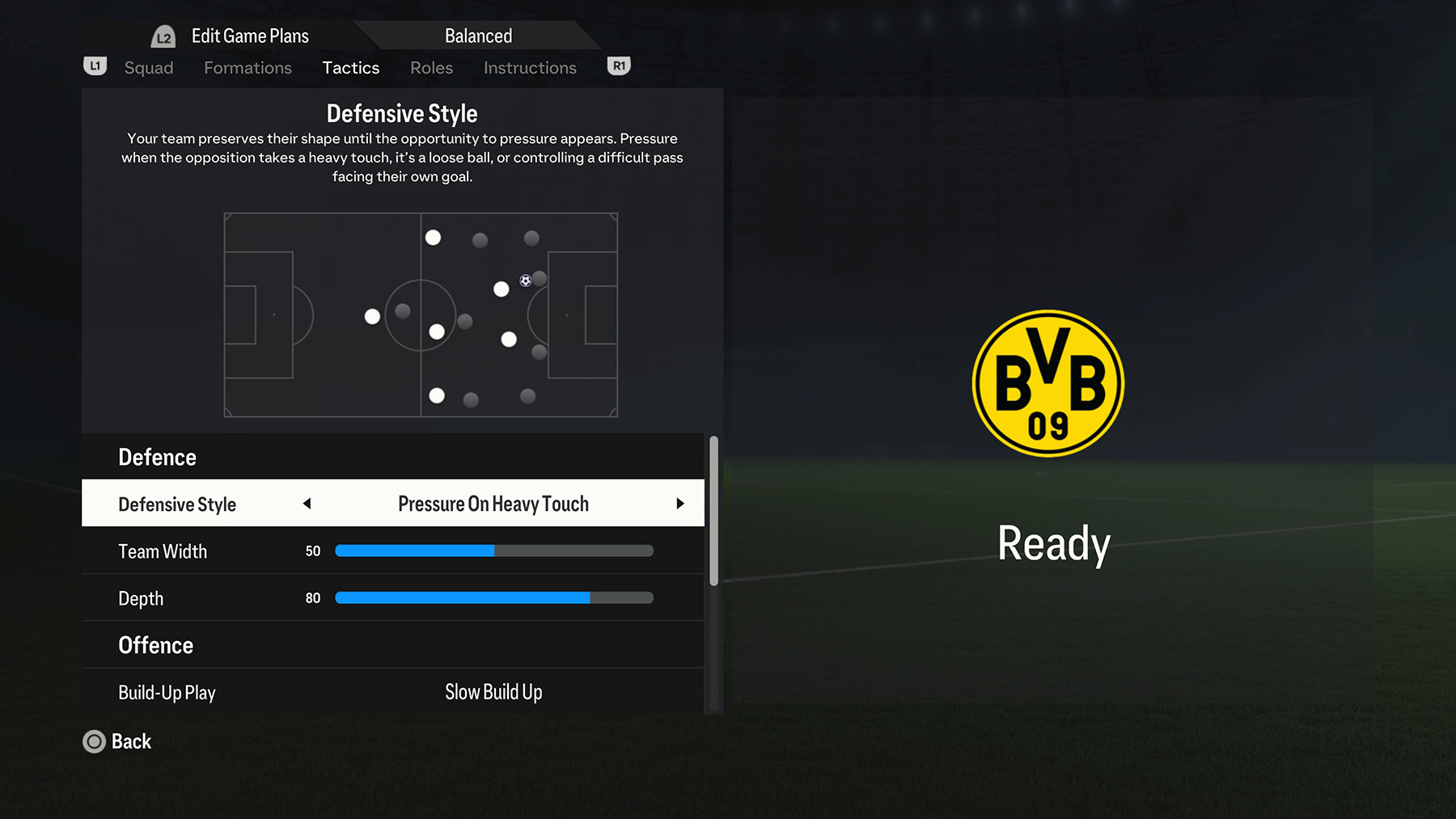The height and width of the screenshot is (819, 1456).
Task: Expand the Defence section header
Action: click(x=157, y=457)
